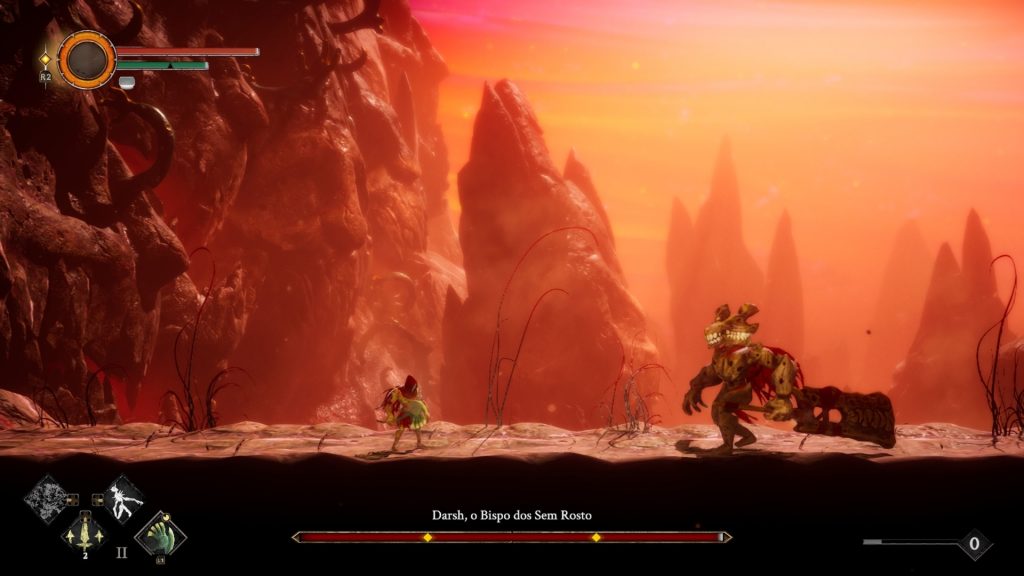Select the yellow diamond gem by portrait
1024x576 pixels.
click(x=45, y=59)
